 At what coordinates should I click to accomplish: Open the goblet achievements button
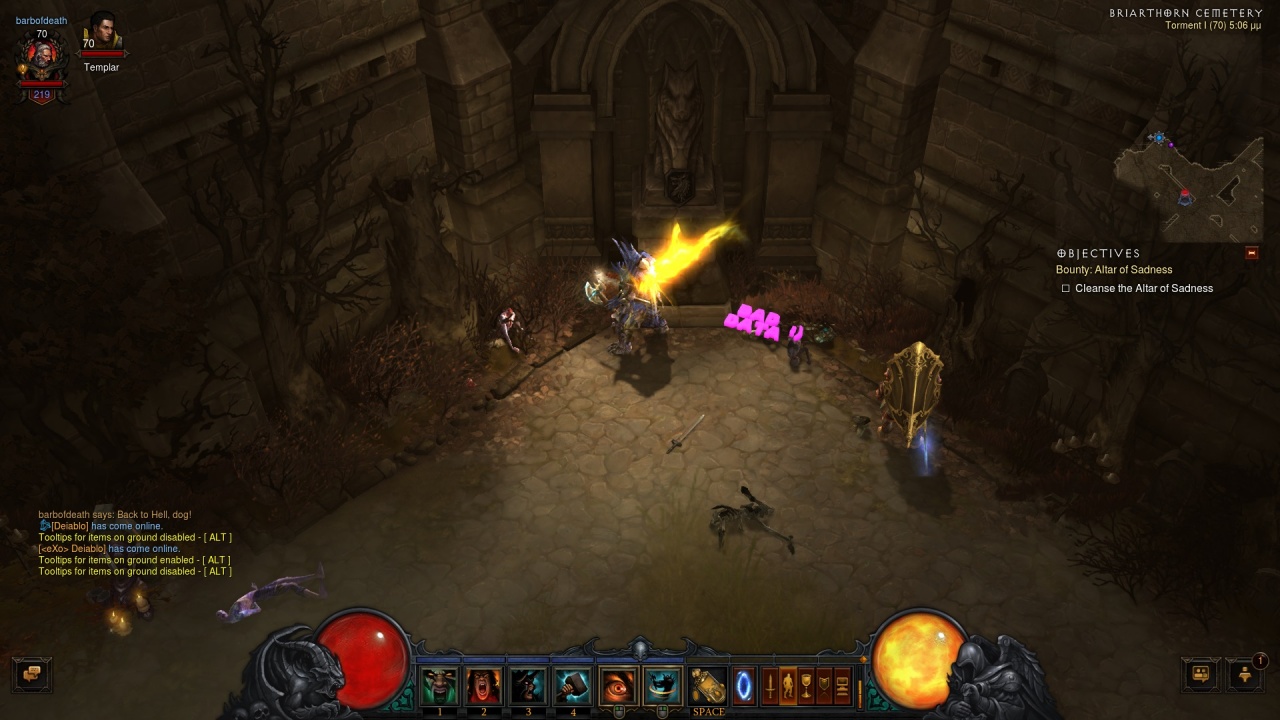tap(806, 686)
